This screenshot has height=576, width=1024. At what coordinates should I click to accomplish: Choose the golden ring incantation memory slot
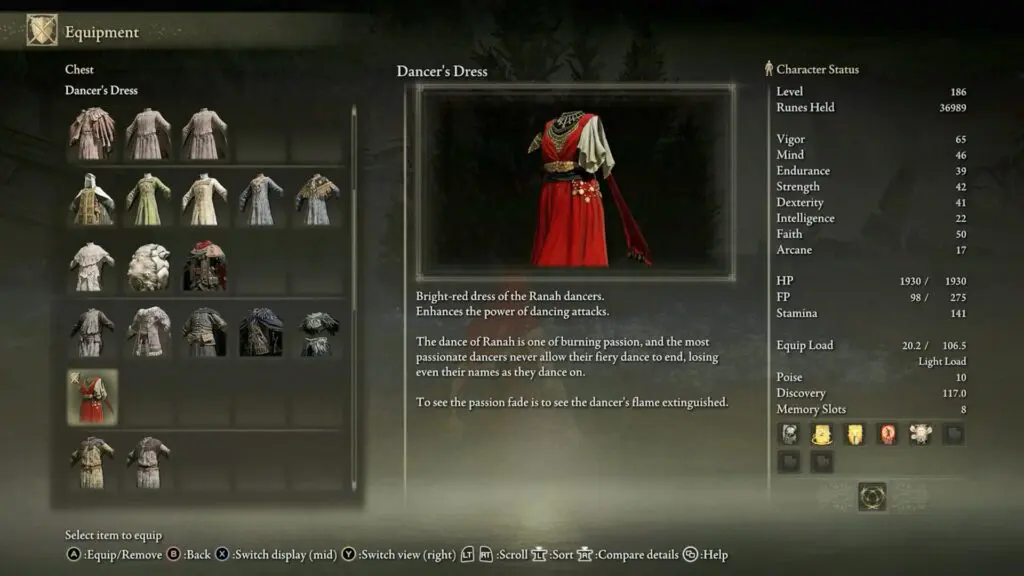[821, 434]
